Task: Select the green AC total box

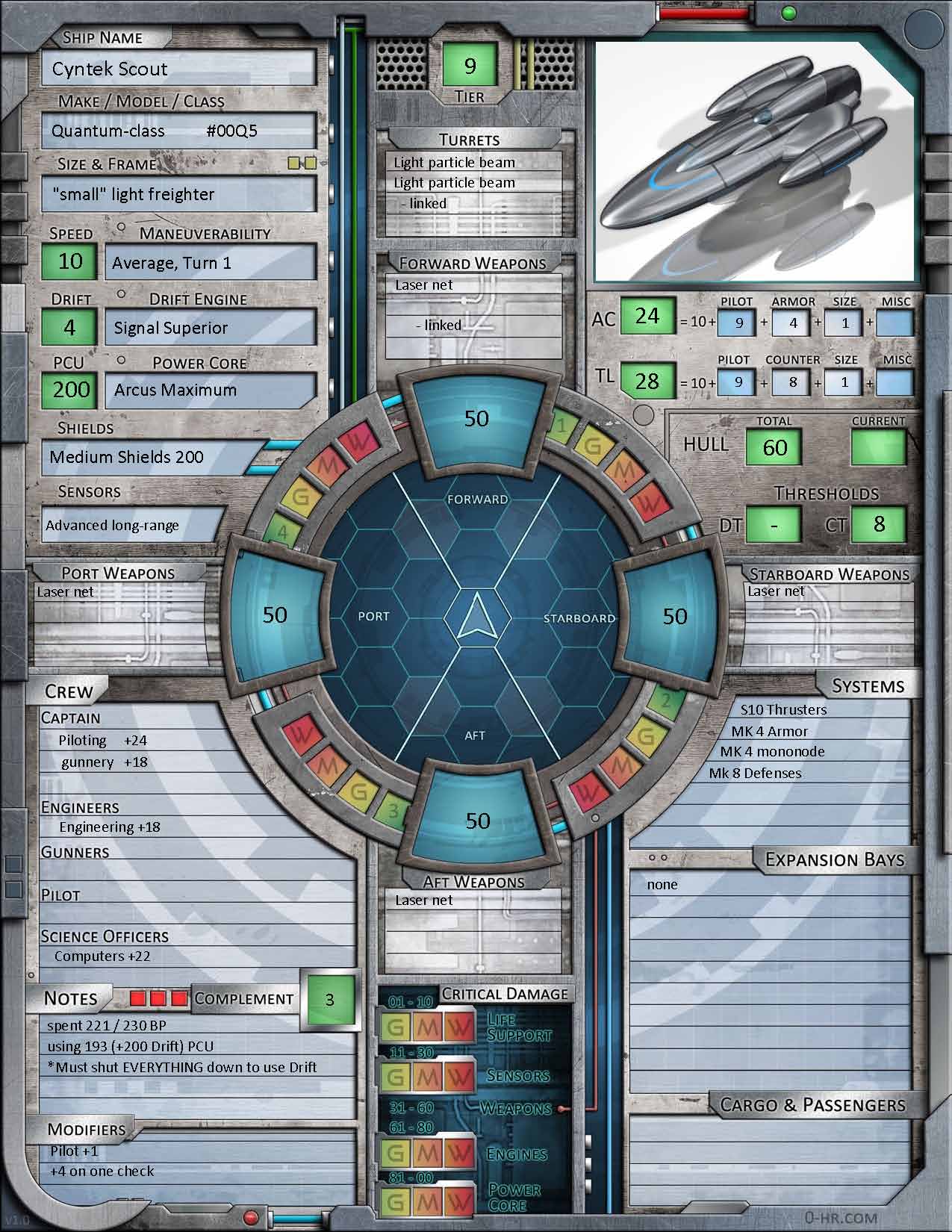Action: click(x=647, y=317)
